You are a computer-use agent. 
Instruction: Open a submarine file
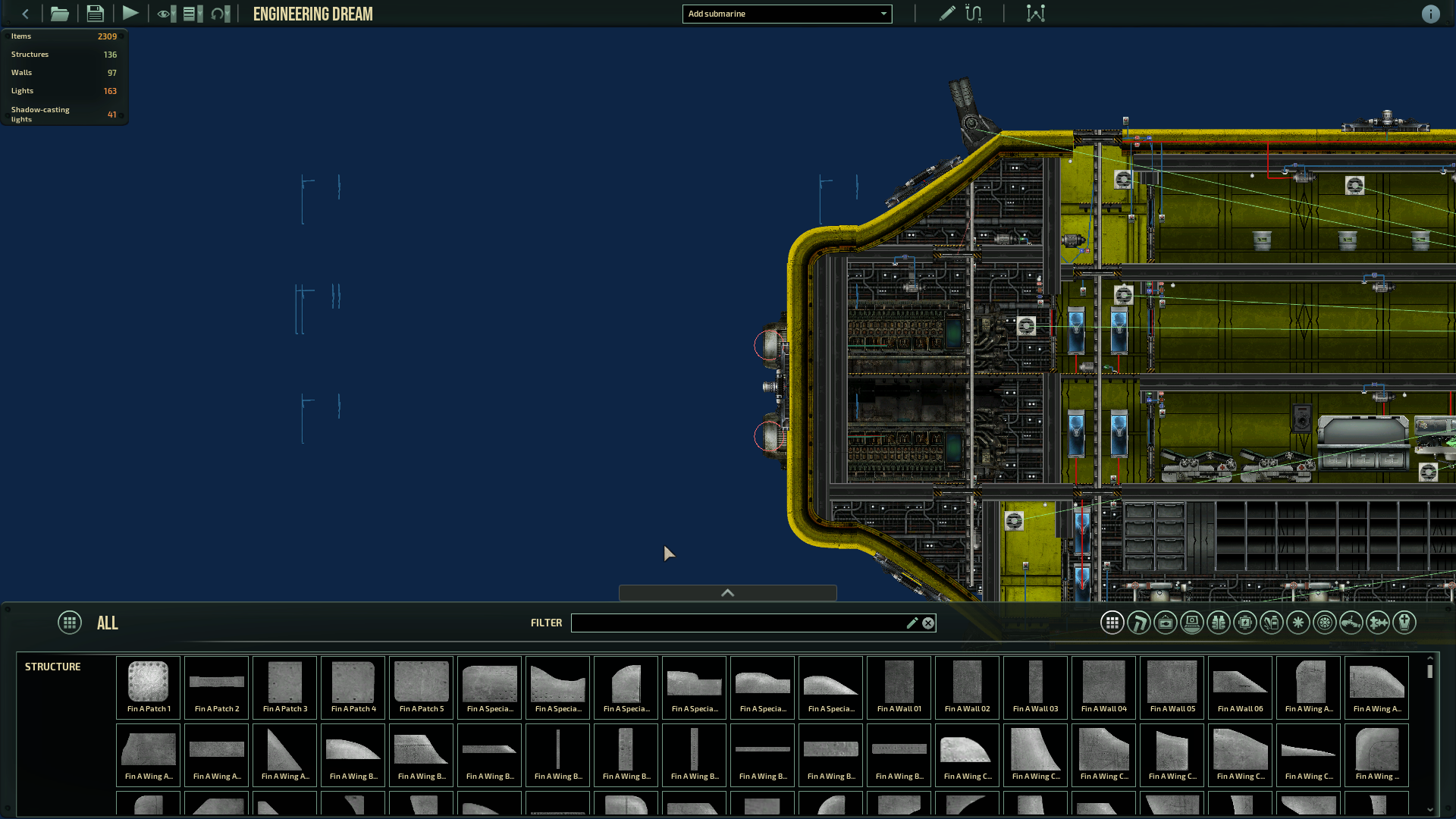click(59, 14)
